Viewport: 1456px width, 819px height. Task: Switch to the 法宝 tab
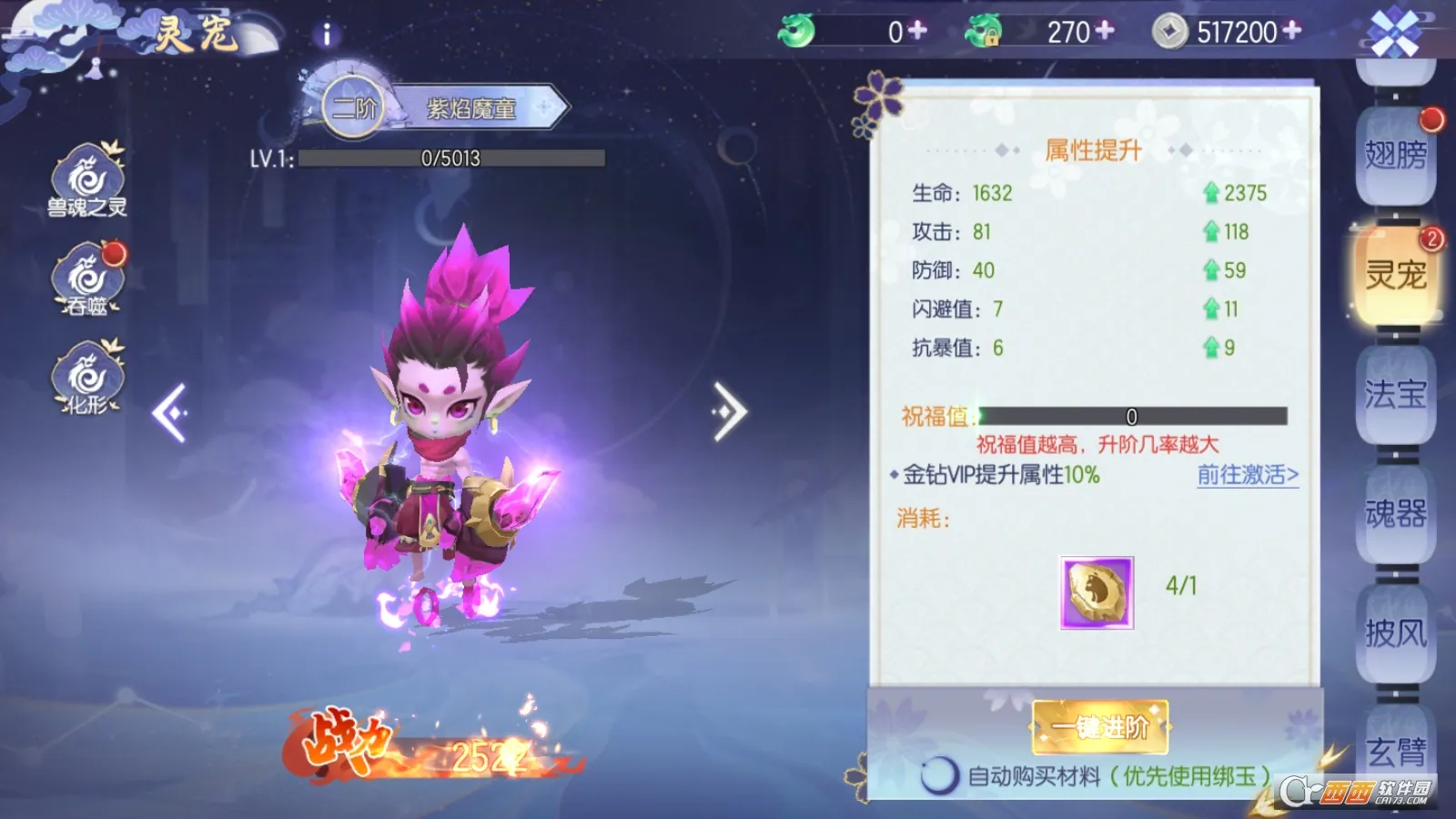pos(1396,395)
